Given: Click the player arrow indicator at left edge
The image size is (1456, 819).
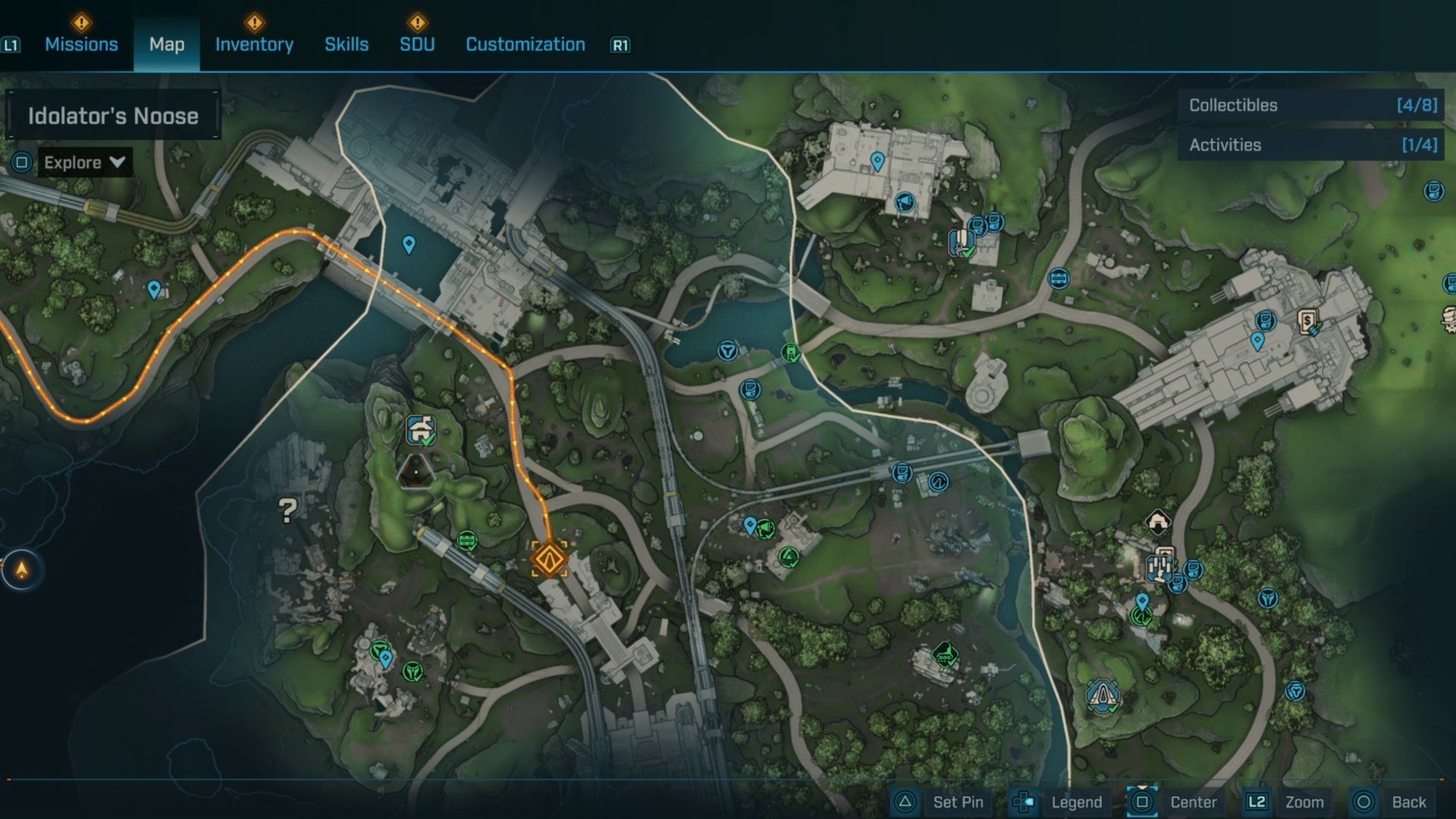Looking at the screenshot, I should [x=22, y=570].
